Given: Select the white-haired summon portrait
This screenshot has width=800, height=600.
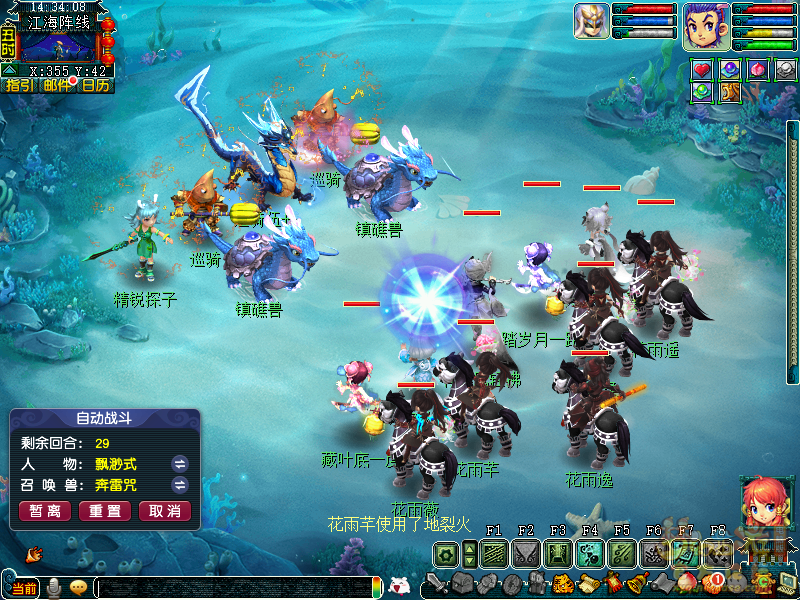Looking at the screenshot, I should 591,21.
